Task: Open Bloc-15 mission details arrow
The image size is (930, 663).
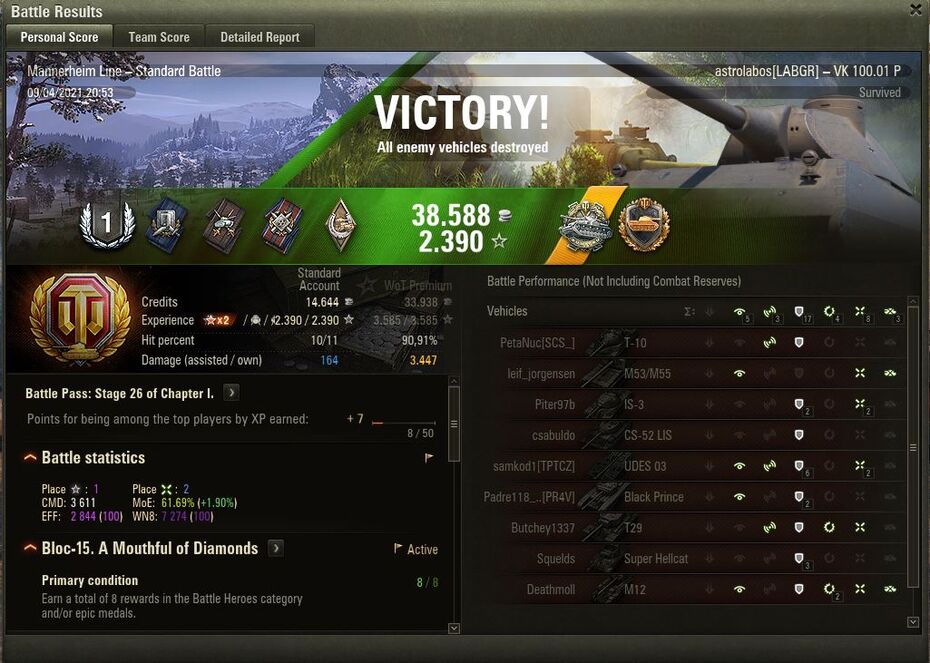Action: (x=276, y=549)
